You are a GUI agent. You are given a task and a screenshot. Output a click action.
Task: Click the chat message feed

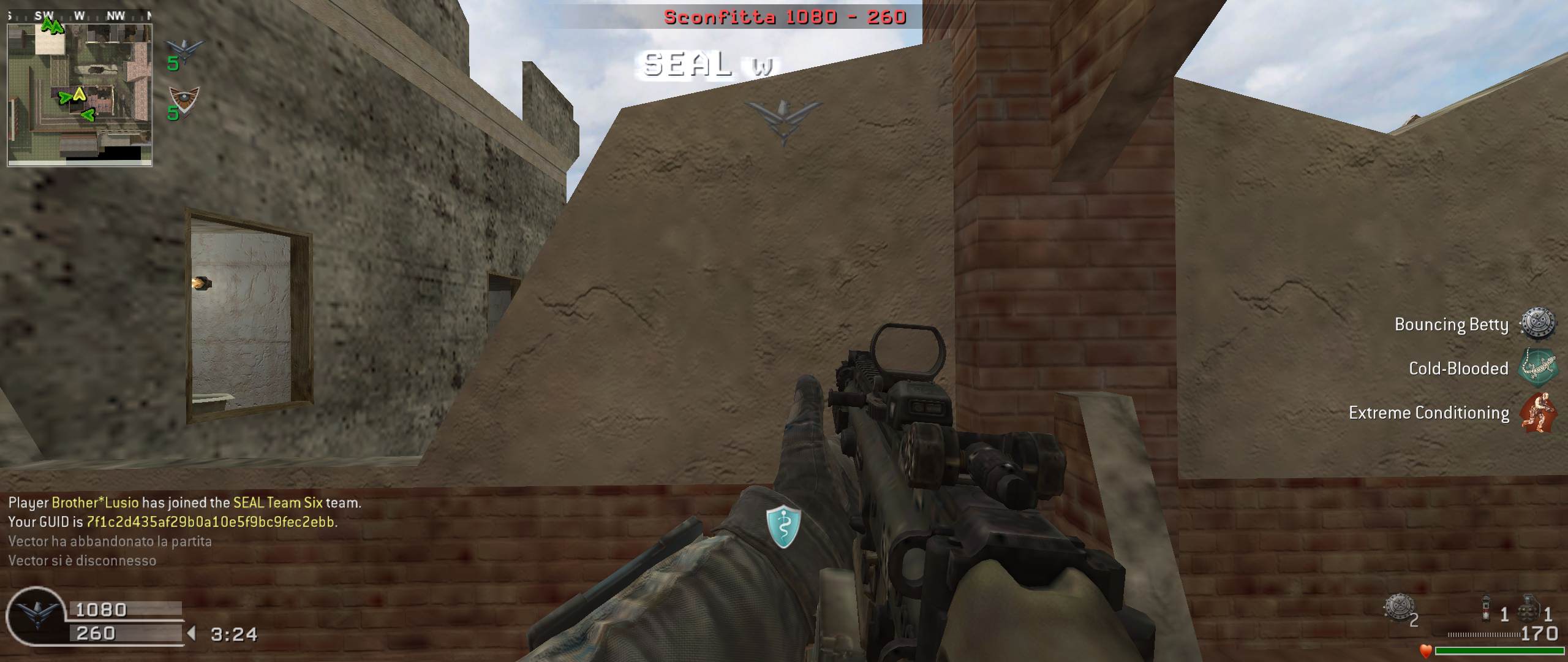pyautogui.click(x=184, y=531)
